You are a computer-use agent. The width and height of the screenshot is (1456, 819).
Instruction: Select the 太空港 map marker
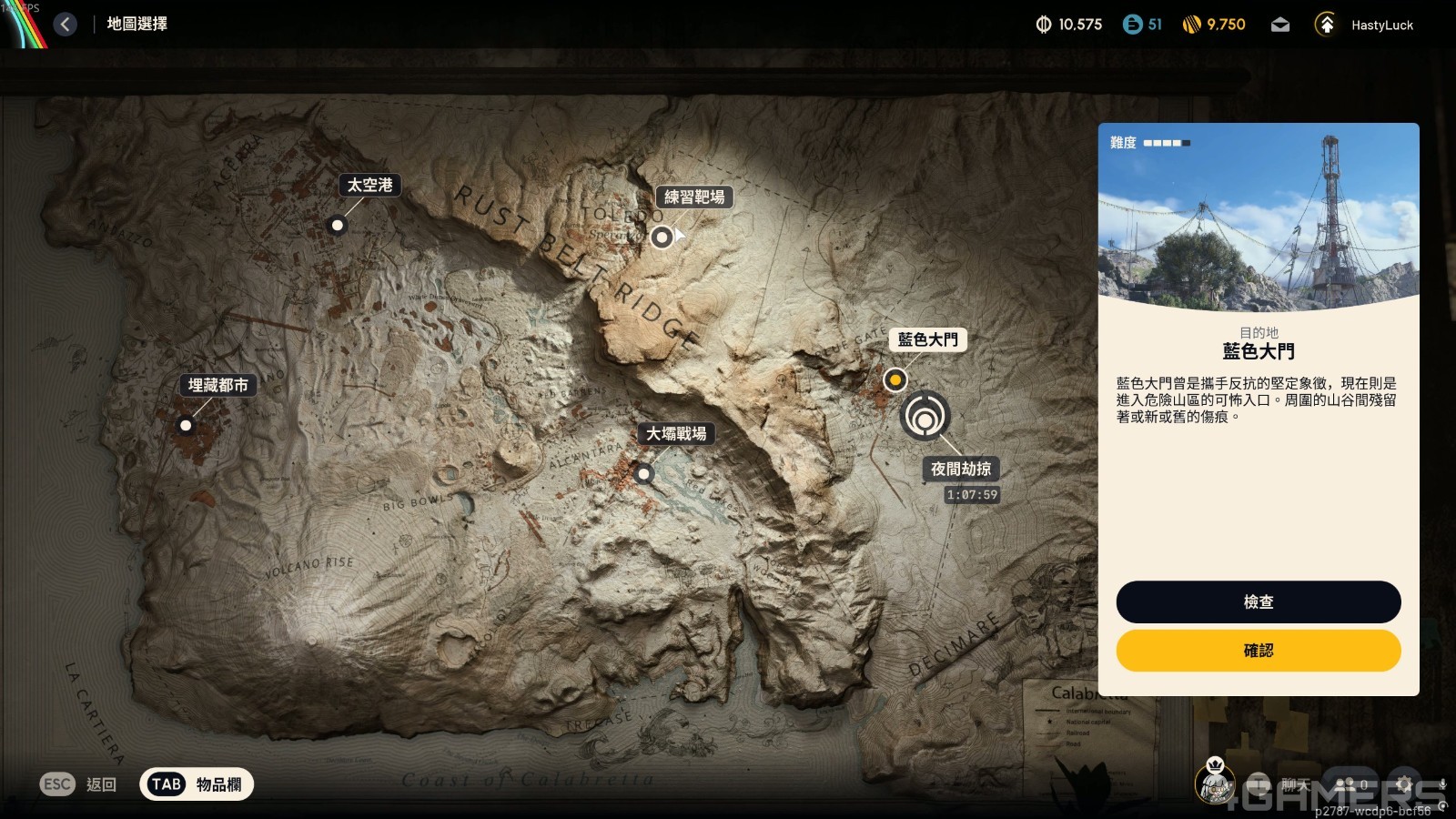[x=338, y=224]
